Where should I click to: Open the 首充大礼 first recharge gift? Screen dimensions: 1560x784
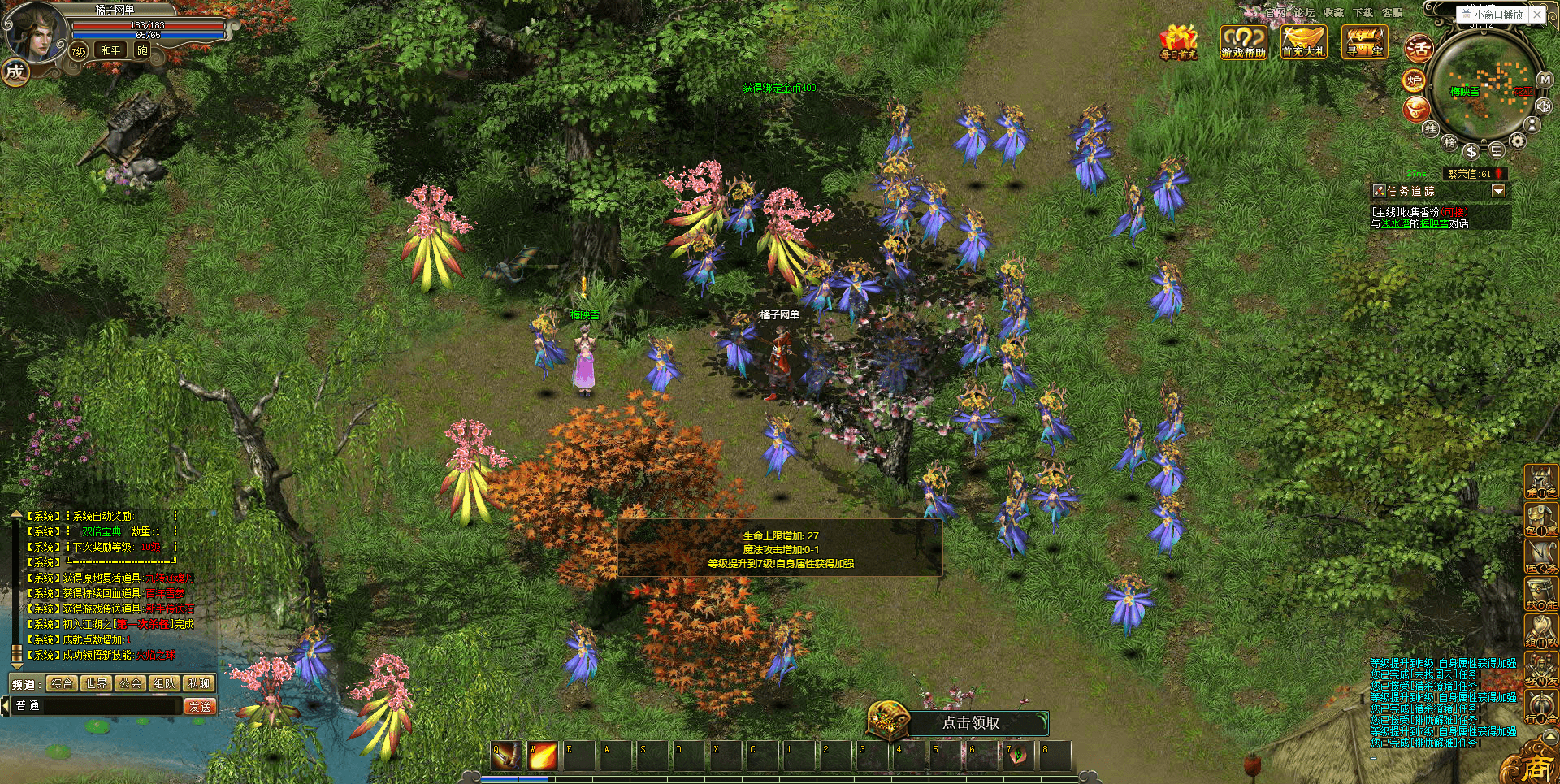click(1303, 42)
